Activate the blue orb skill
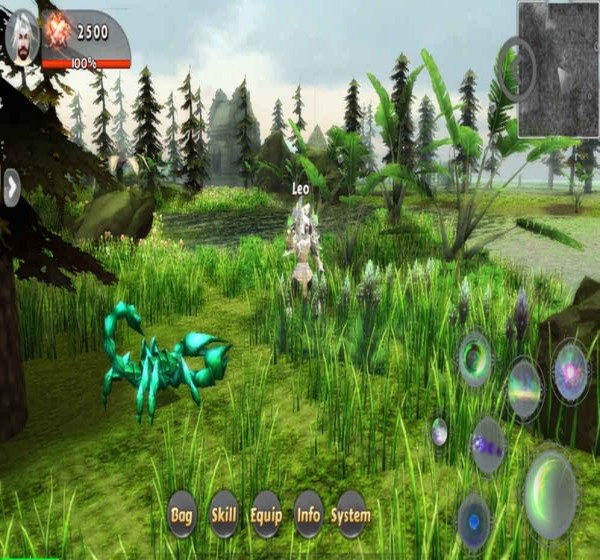Image resolution: width=600 pixels, height=560 pixels. pyautogui.click(x=474, y=522)
